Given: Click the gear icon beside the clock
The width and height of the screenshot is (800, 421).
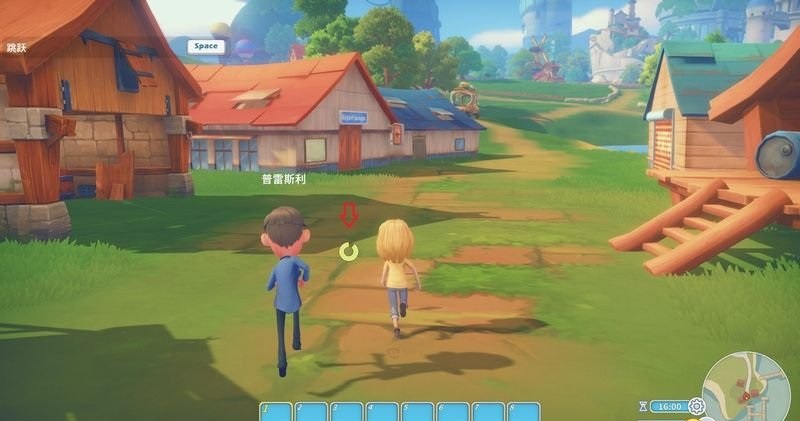Looking at the screenshot, I should tap(696, 406).
